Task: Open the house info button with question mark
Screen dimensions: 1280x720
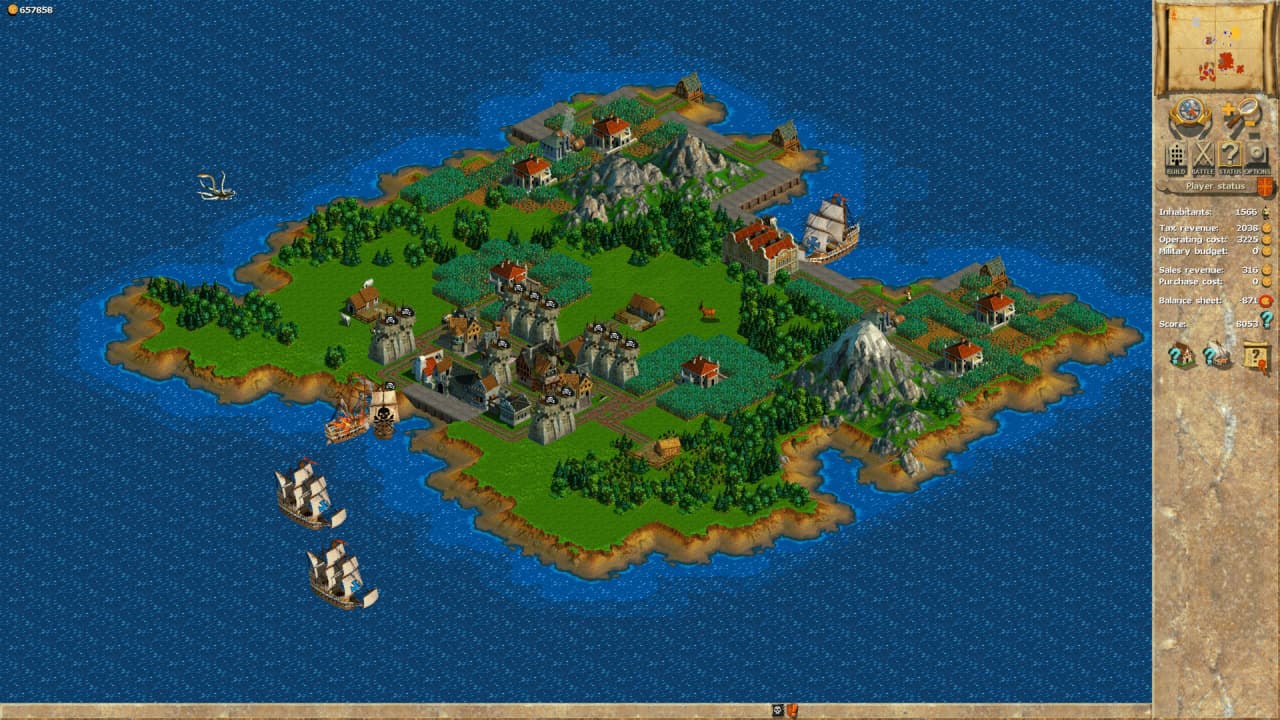Action: [x=1182, y=354]
